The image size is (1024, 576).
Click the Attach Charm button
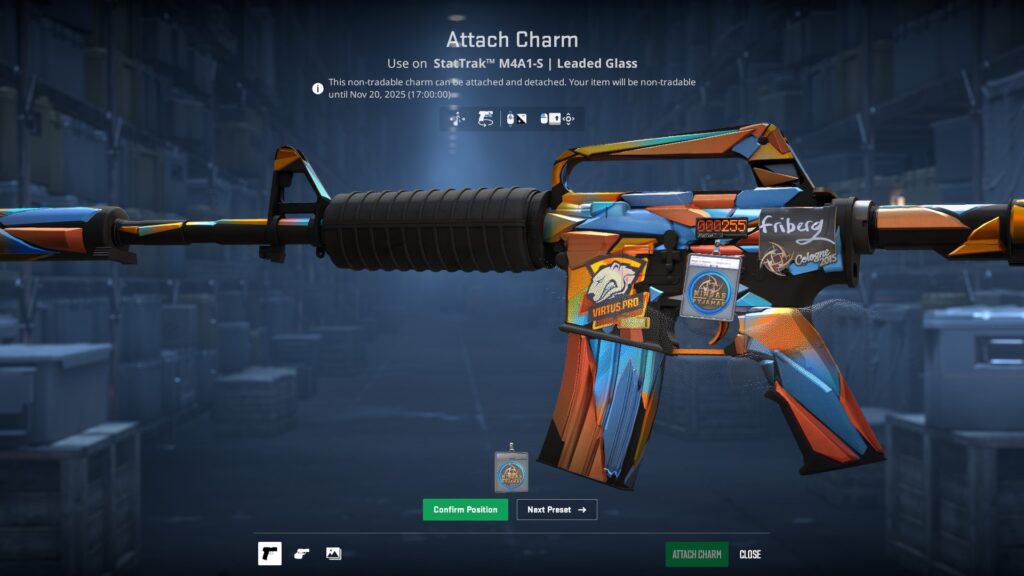pos(697,555)
